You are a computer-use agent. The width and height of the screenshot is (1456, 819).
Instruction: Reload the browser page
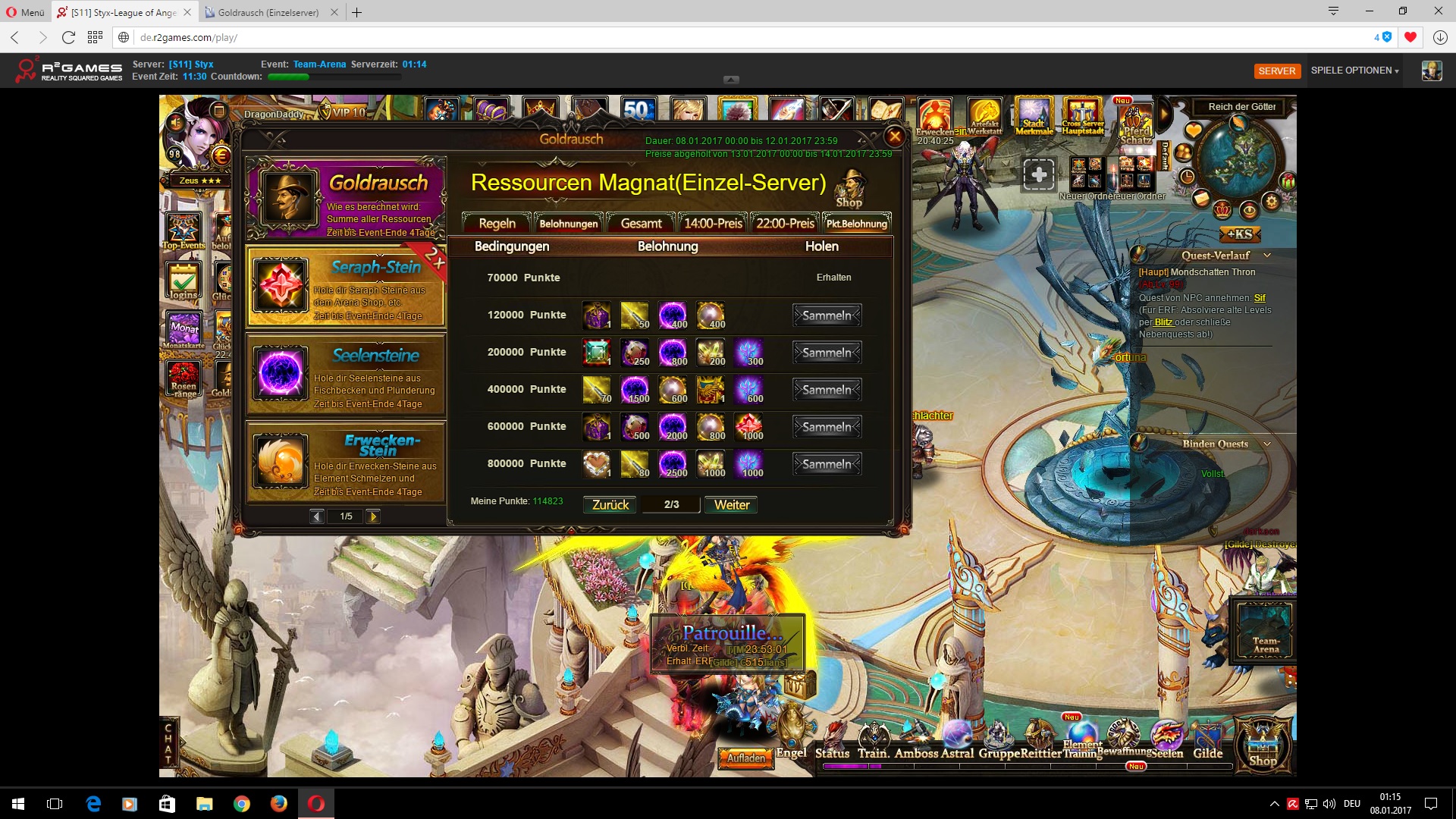(x=68, y=37)
